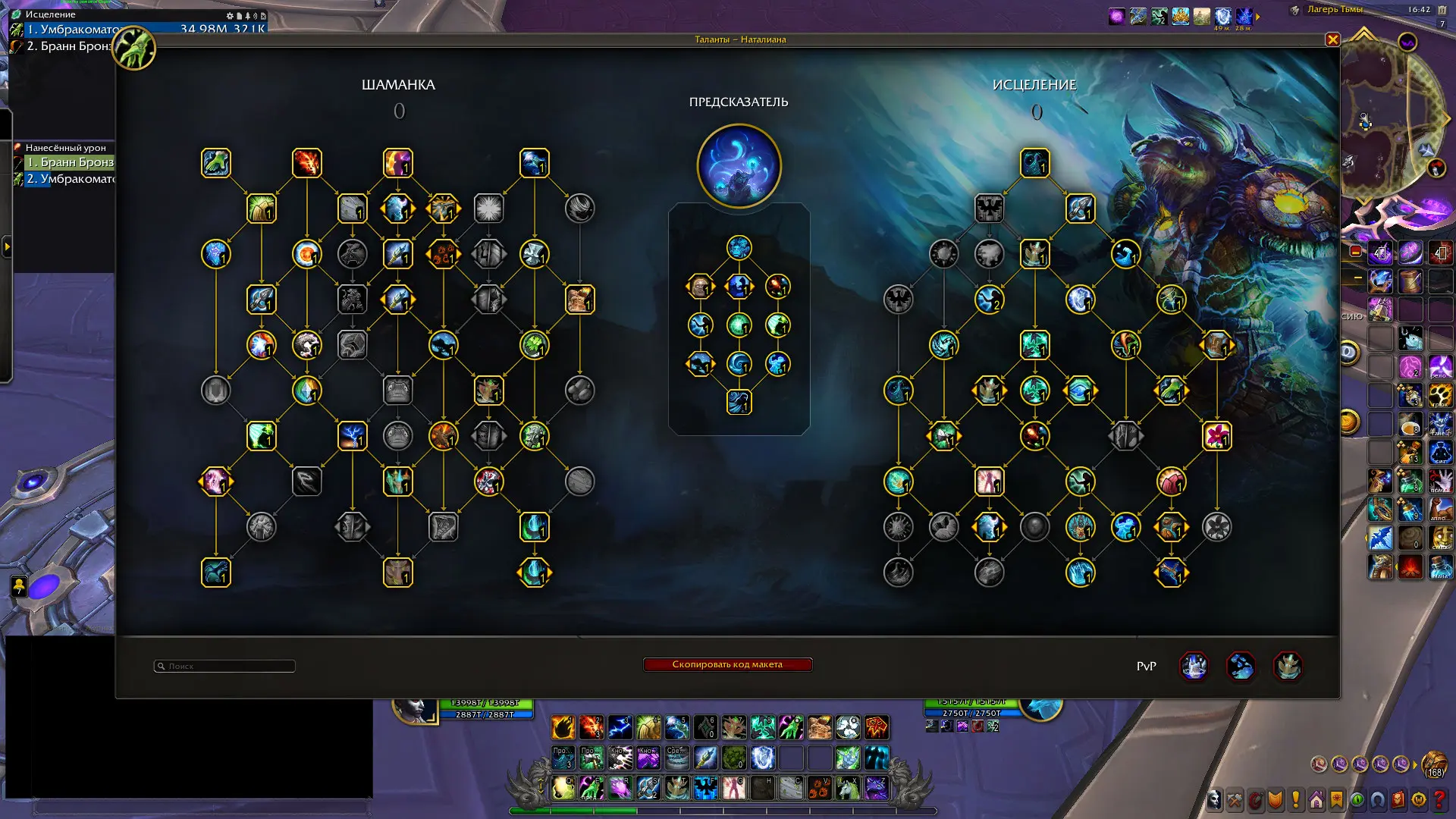Select the purple orb buff icon
This screenshot has height=819, width=1456.
click(1116, 17)
